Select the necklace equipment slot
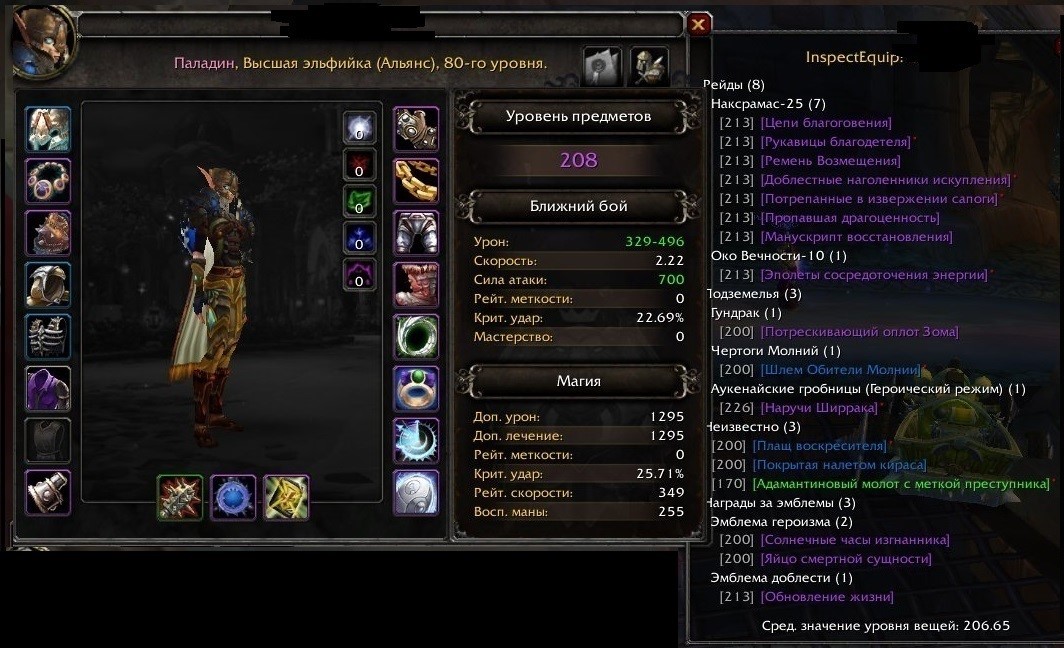The height and width of the screenshot is (648, 1064). (x=48, y=182)
